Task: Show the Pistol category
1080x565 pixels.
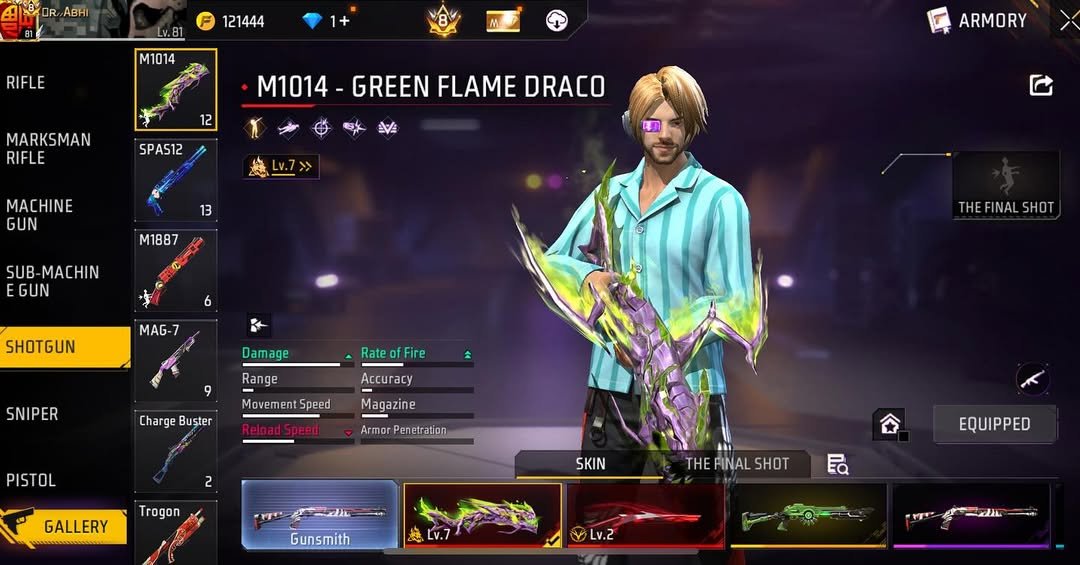Action: coord(31,480)
